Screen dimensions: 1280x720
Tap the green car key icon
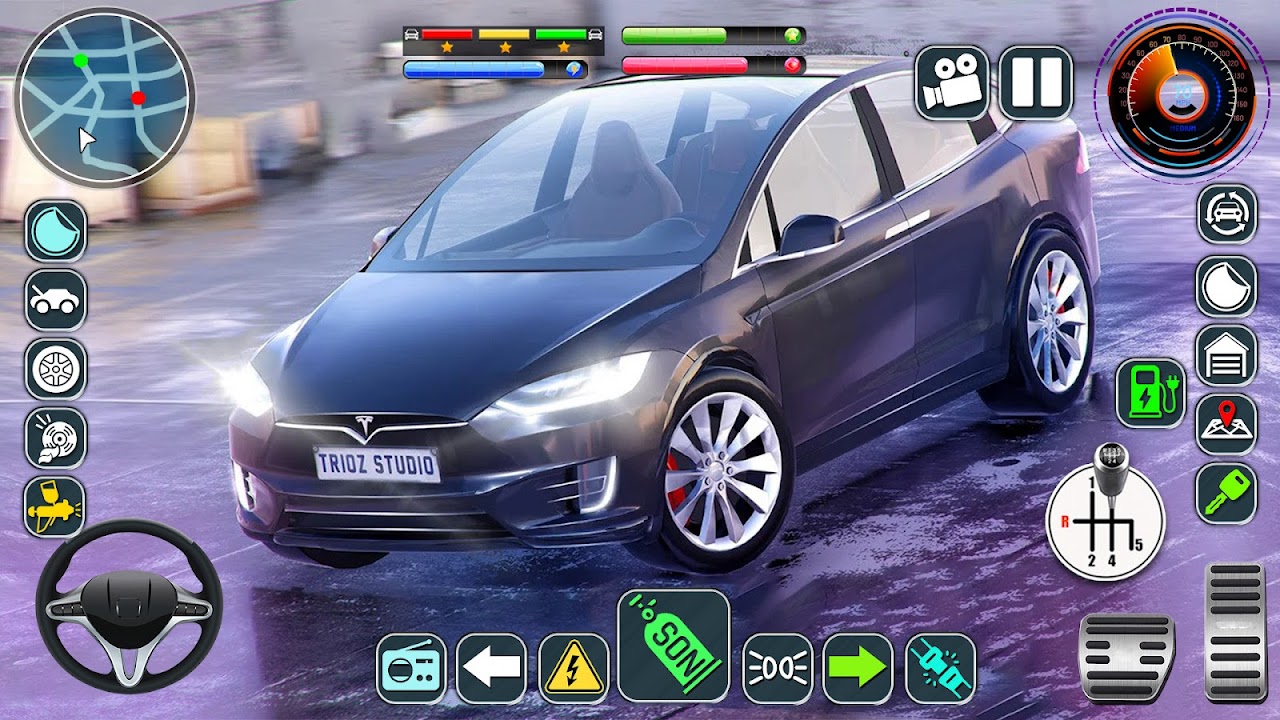1227,494
